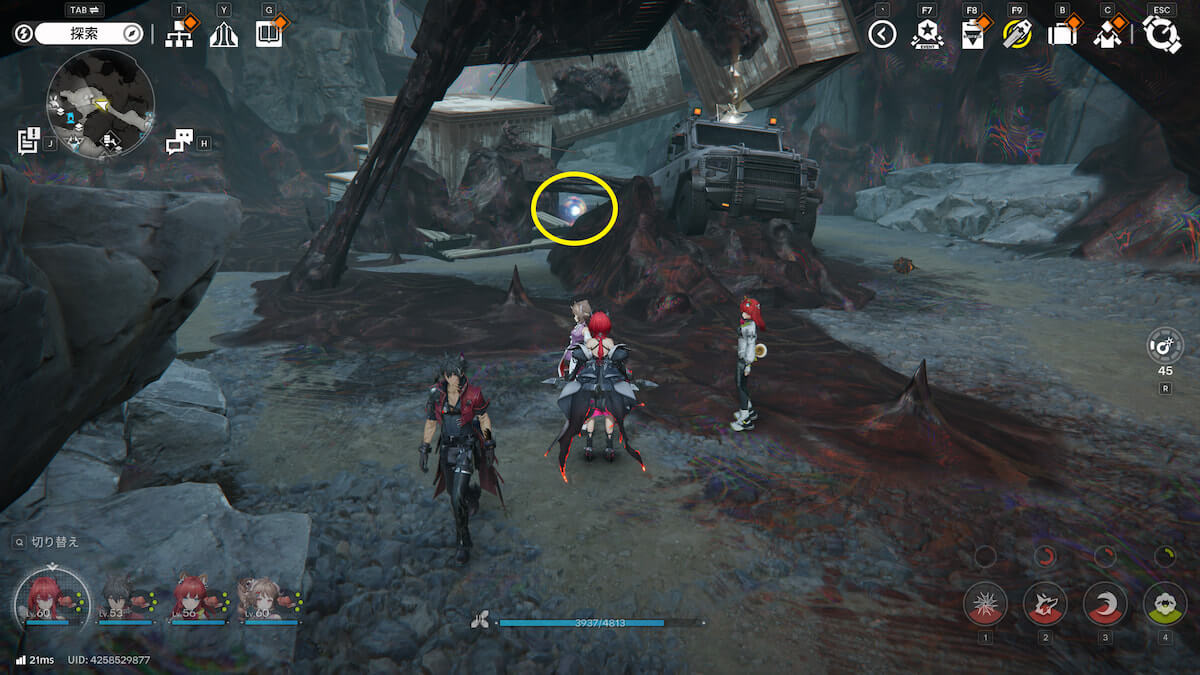Open the suitcase inventory icon
Viewport: 1200px width, 675px height.
[1062, 35]
